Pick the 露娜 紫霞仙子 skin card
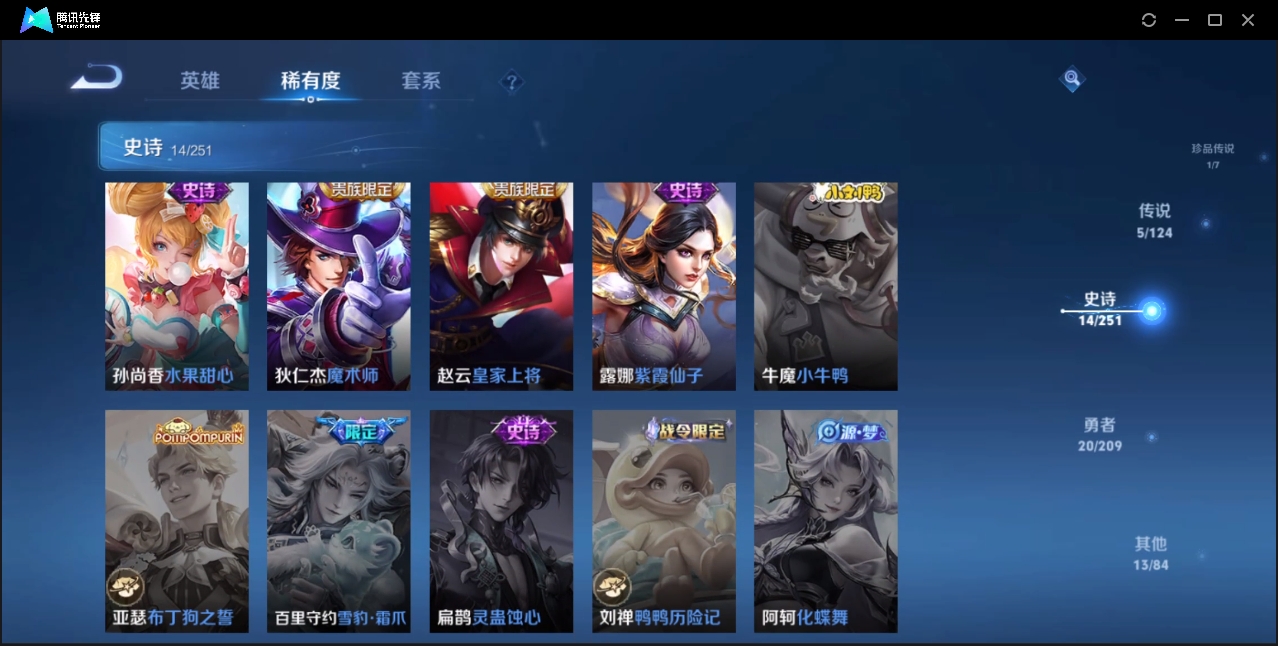 click(x=664, y=286)
